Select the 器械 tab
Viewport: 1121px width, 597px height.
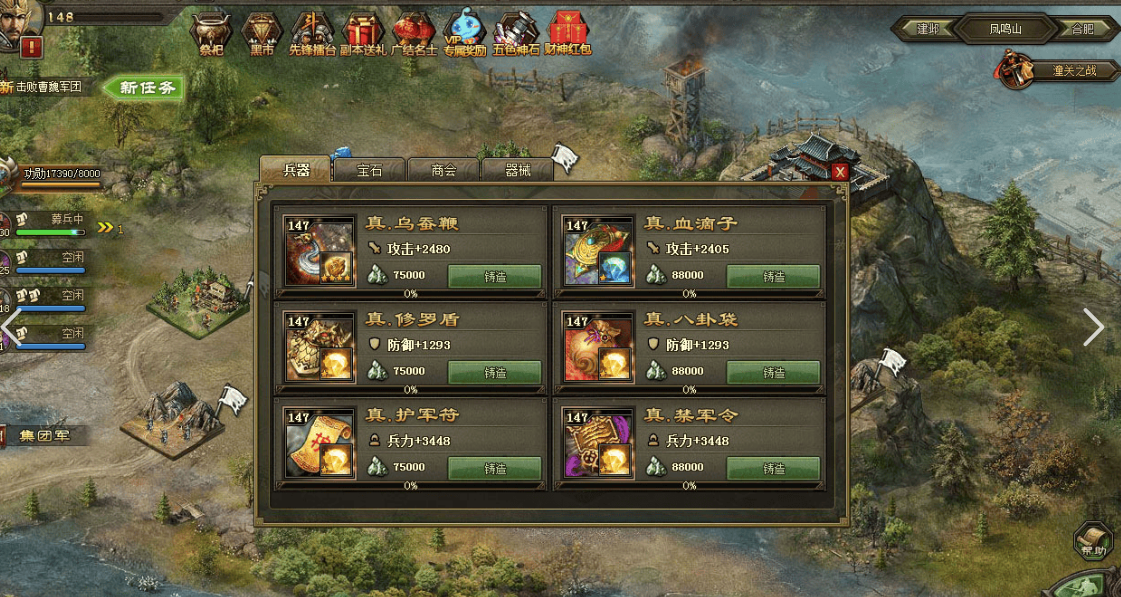pos(518,170)
